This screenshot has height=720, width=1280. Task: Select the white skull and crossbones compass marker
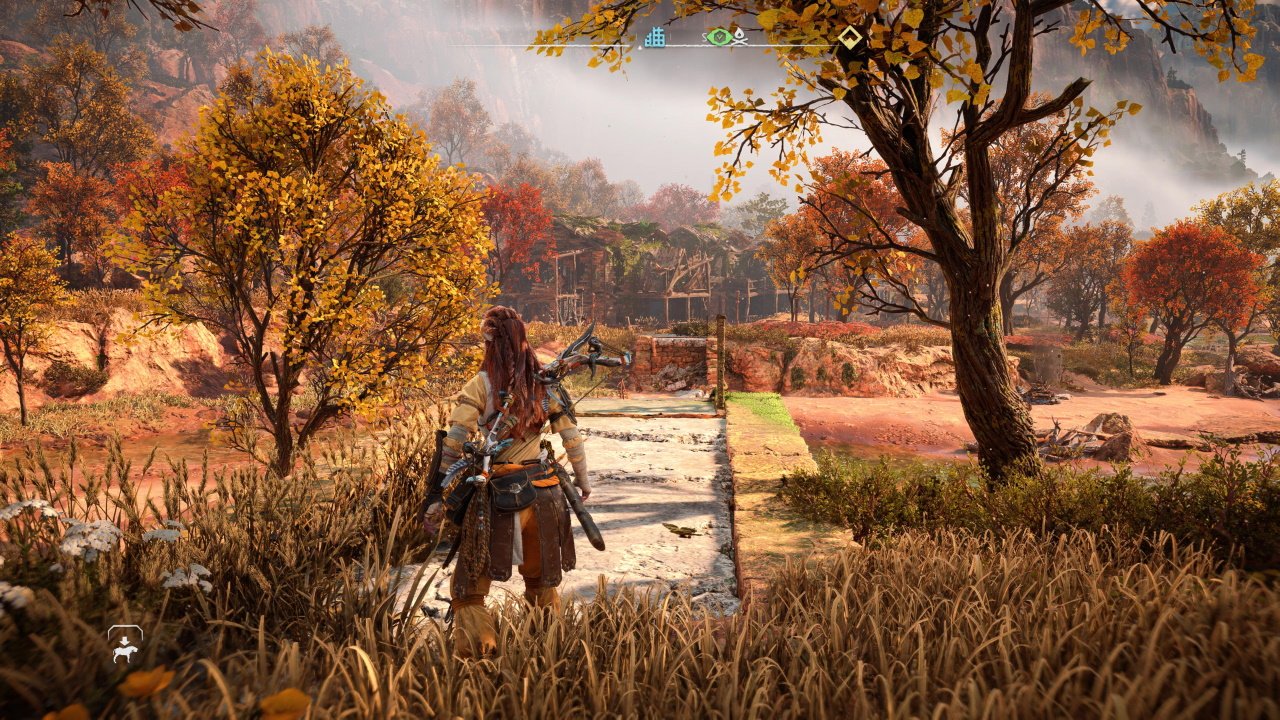point(738,37)
